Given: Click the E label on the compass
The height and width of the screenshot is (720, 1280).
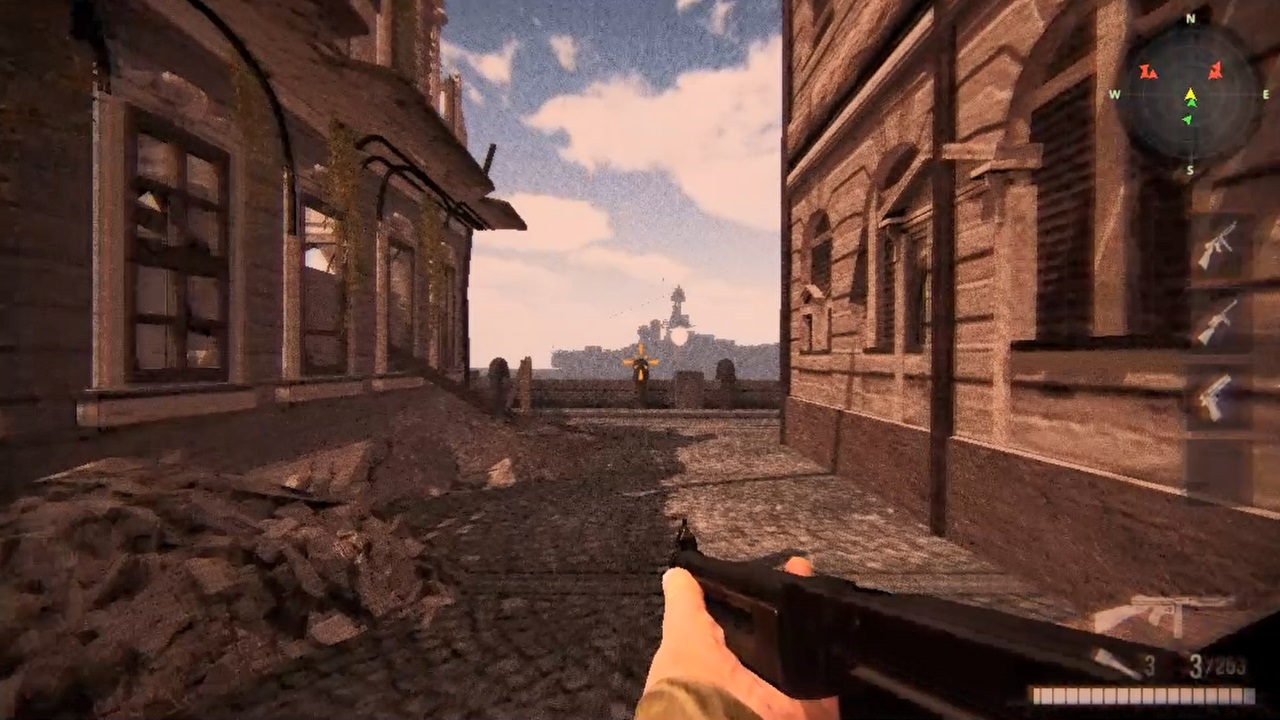Looking at the screenshot, I should [x=1265, y=94].
